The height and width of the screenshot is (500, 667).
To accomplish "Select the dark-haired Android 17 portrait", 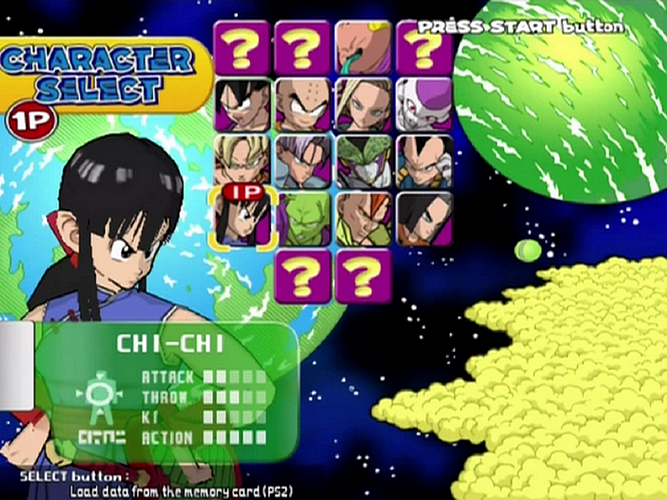I will (424, 219).
